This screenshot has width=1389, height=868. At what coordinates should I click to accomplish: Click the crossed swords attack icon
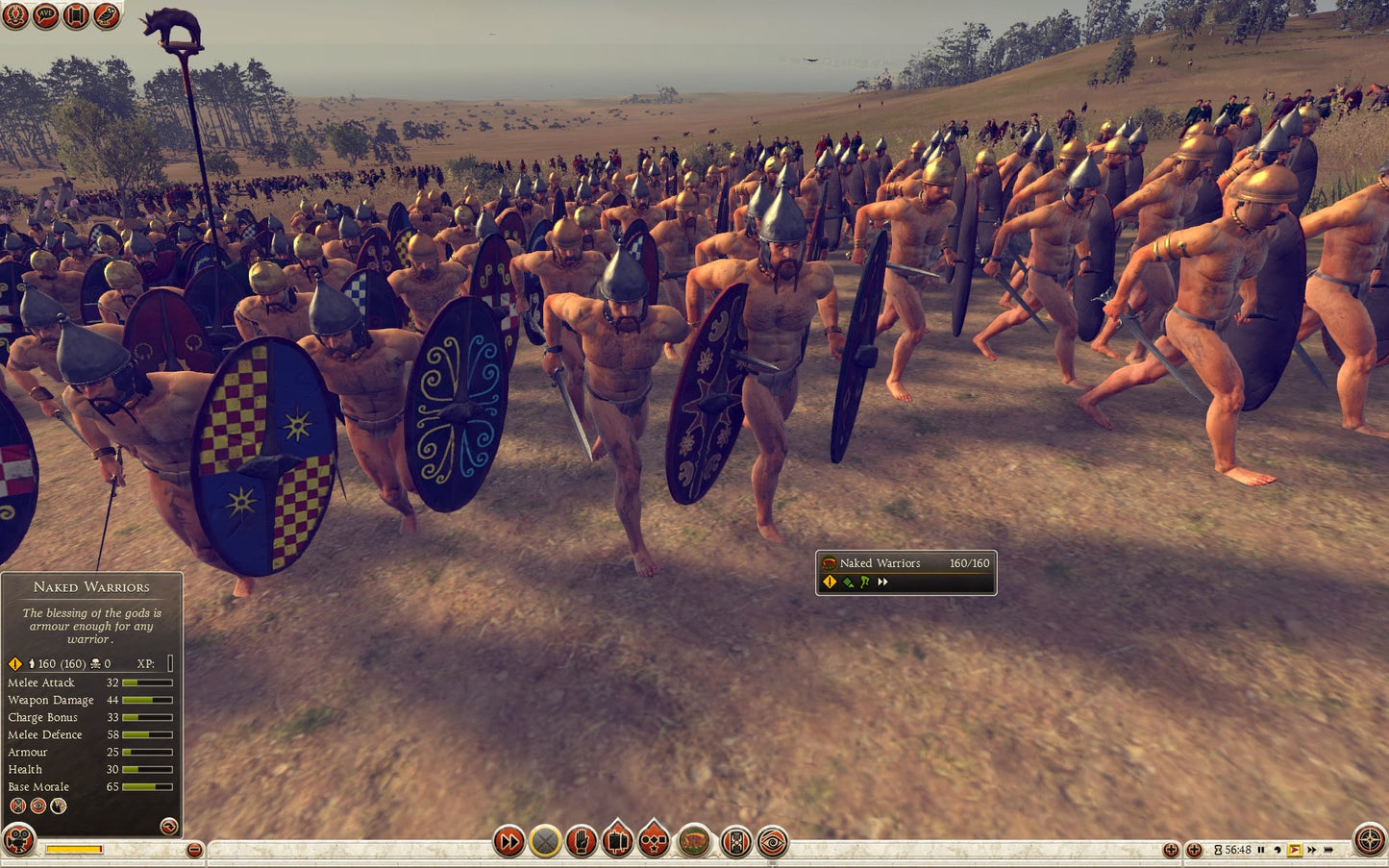(544, 840)
